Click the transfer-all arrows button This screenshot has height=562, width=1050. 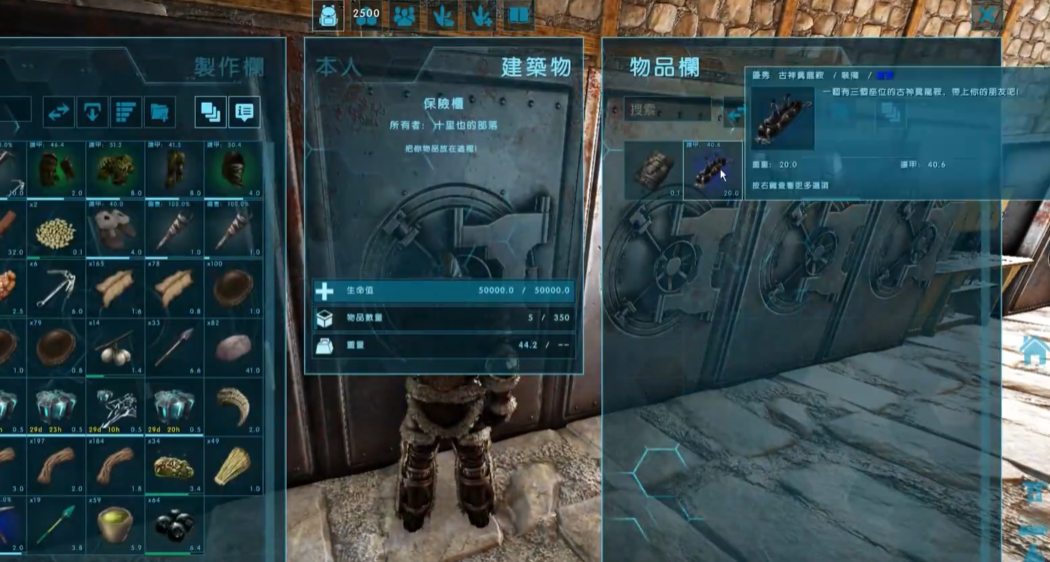(x=58, y=112)
